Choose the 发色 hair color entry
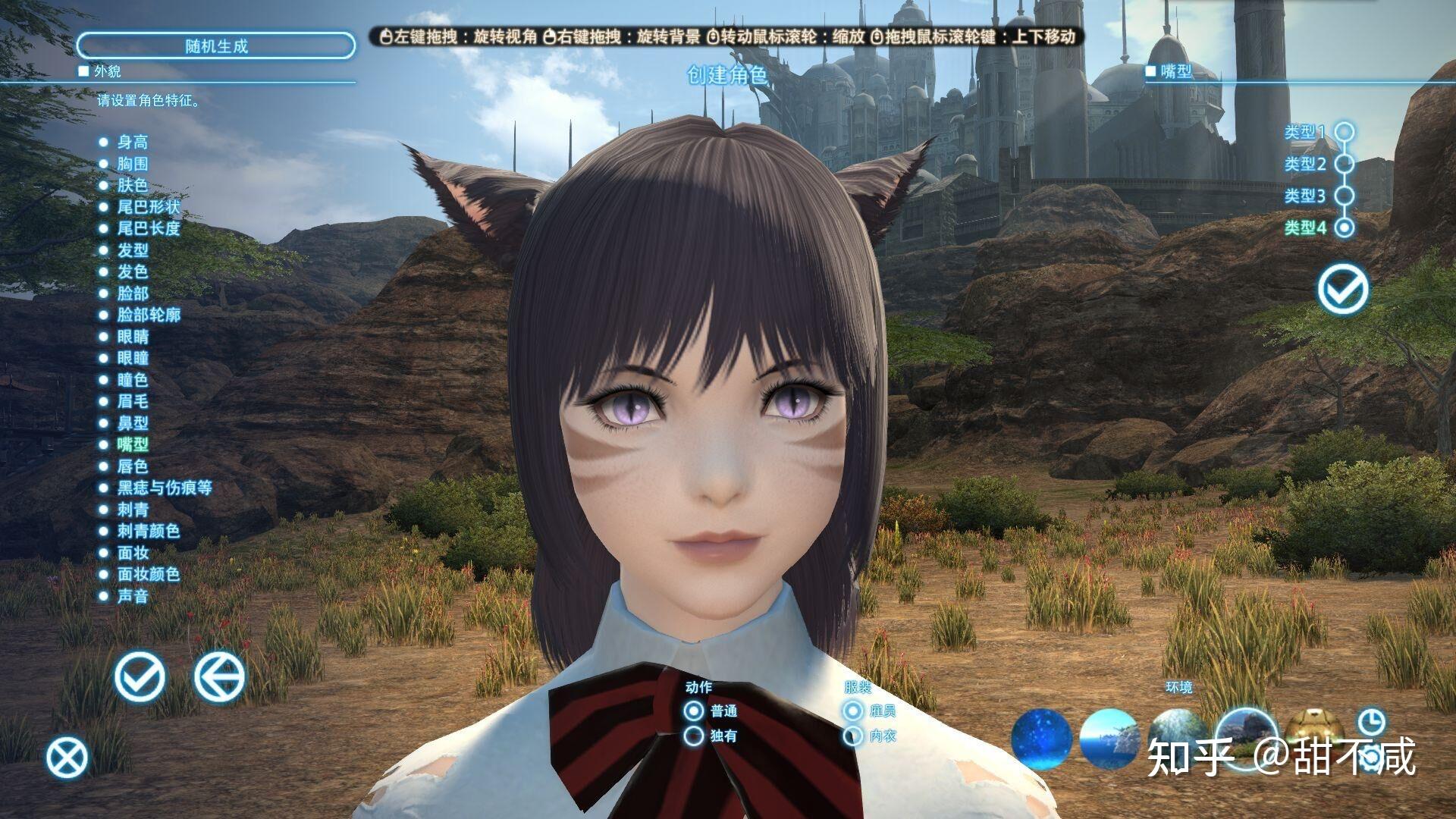Viewport: 1456px width, 819px height. pyautogui.click(x=132, y=271)
